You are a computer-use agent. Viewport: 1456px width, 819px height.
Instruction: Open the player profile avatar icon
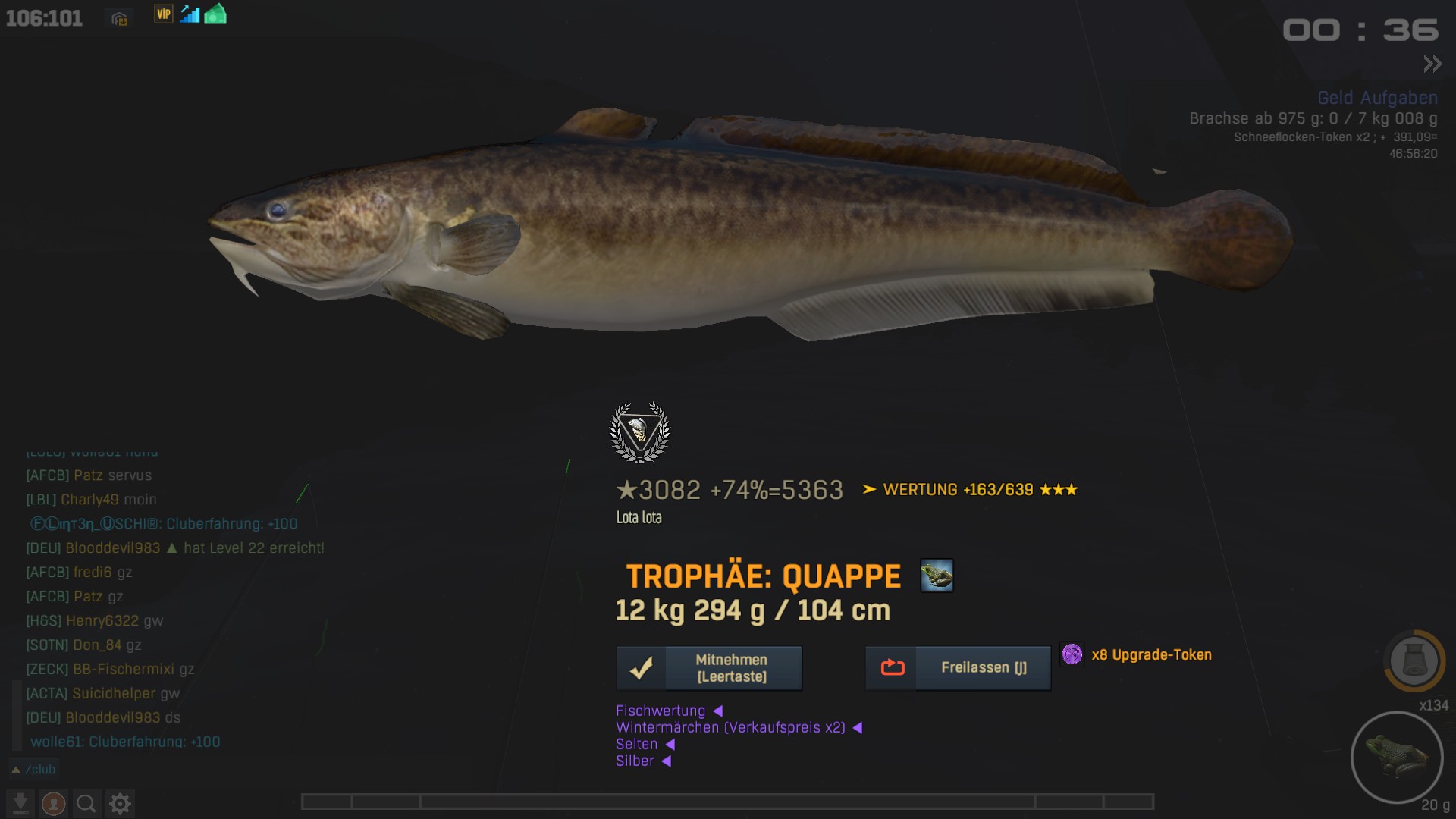[x=53, y=803]
